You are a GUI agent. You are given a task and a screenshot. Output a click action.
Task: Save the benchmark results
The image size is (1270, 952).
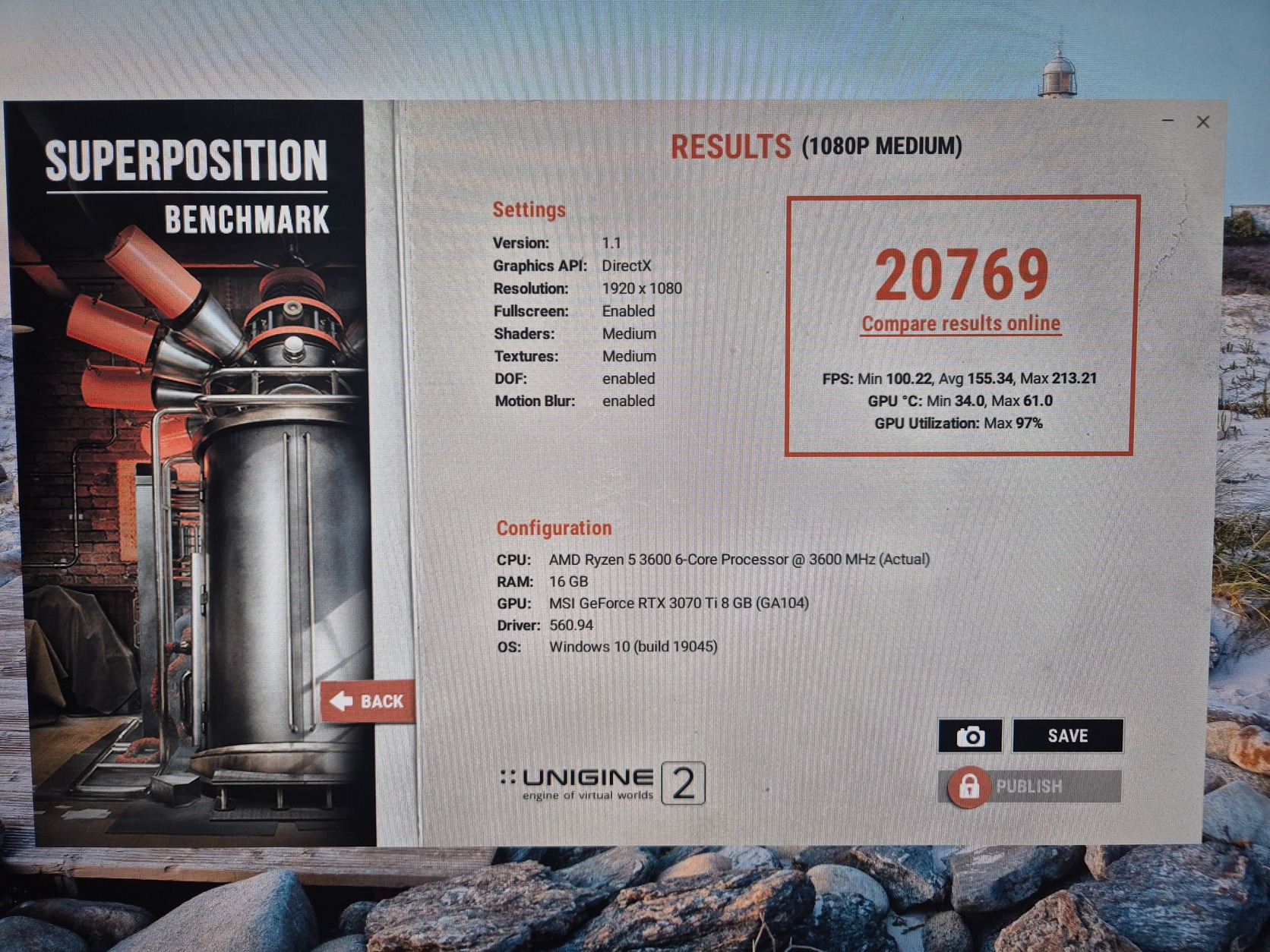point(1067,736)
